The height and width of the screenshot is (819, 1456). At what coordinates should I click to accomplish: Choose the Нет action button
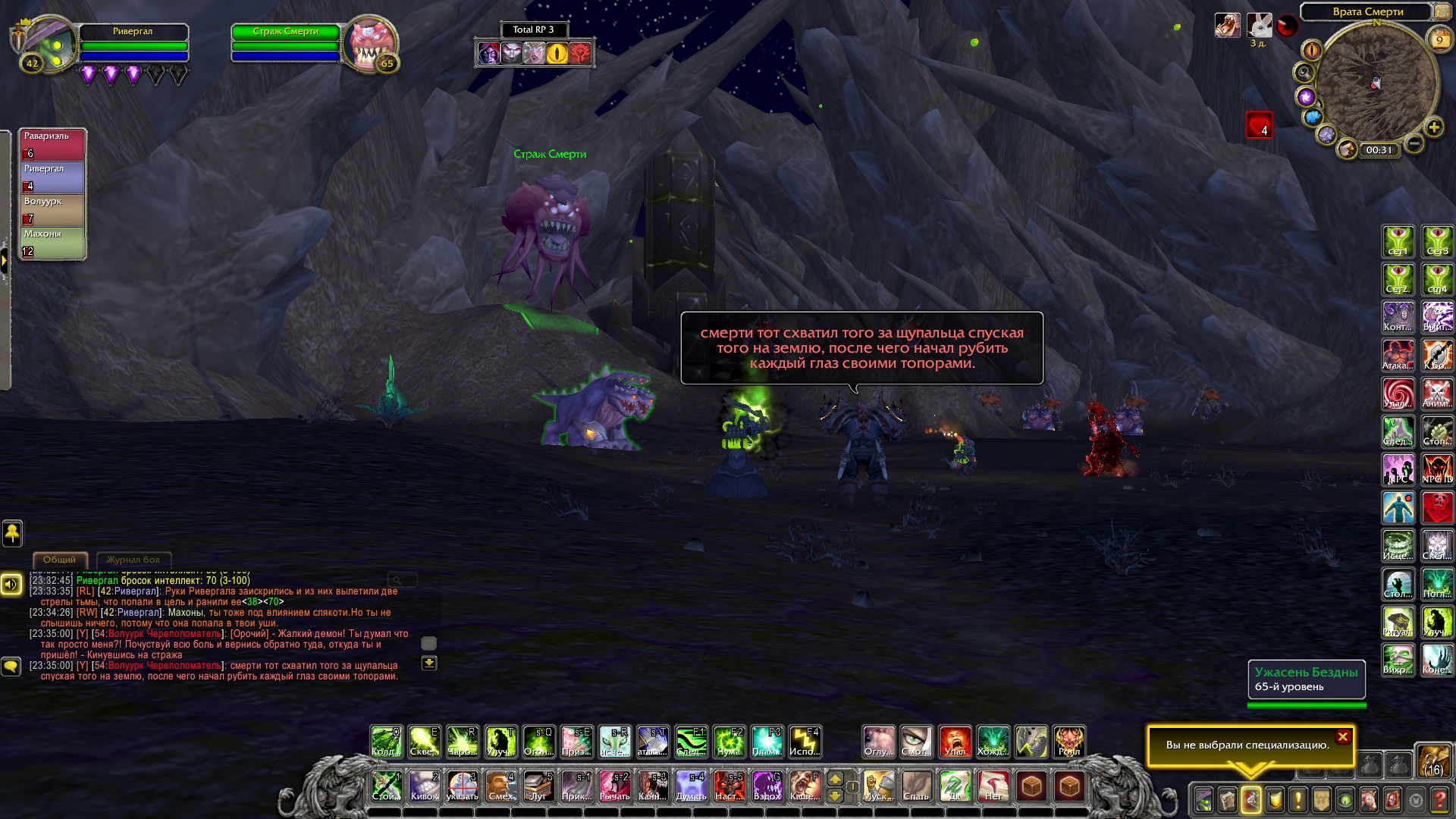(993, 786)
